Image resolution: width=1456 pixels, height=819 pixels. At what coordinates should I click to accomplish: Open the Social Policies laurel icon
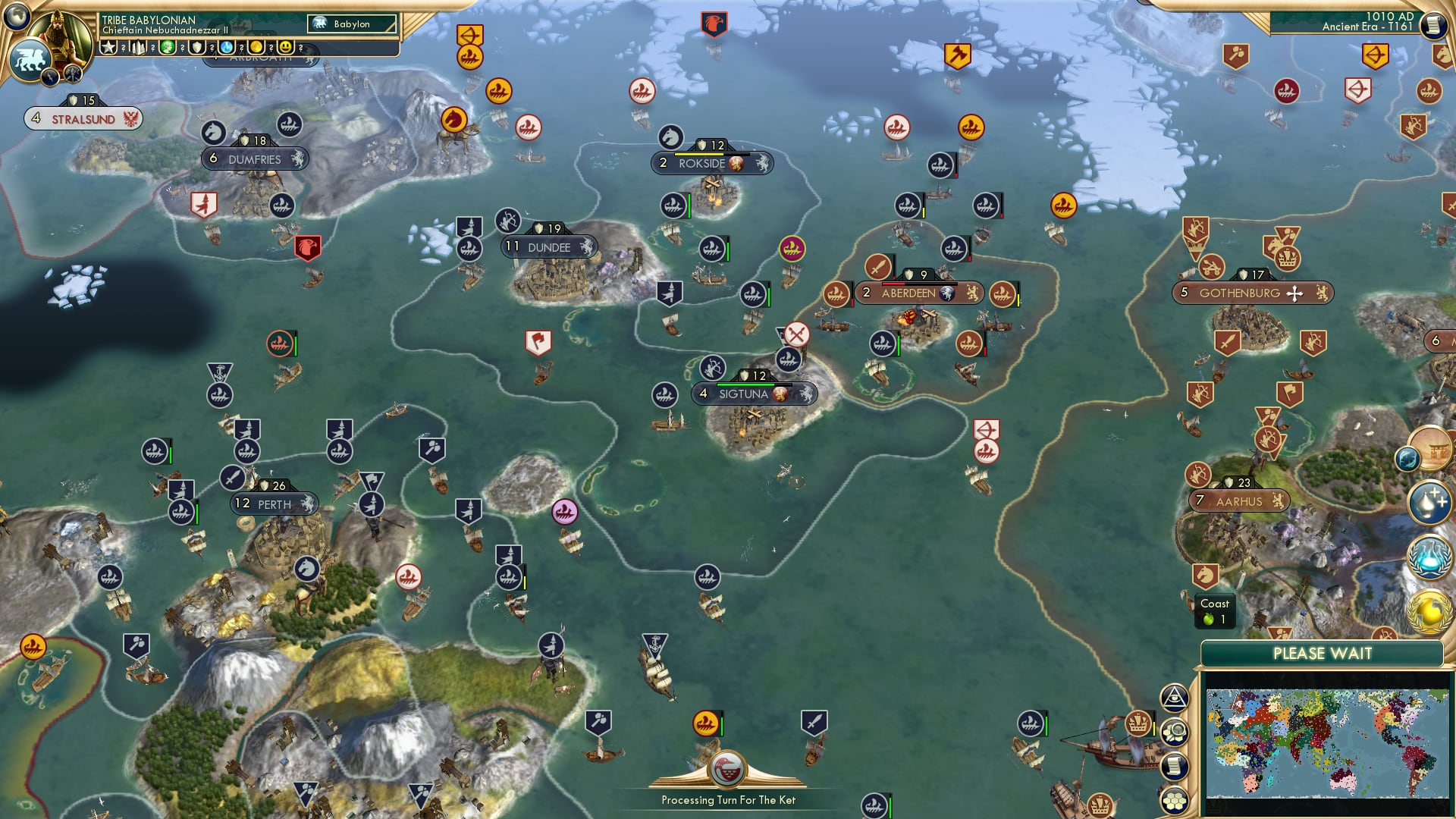click(x=1429, y=557)
